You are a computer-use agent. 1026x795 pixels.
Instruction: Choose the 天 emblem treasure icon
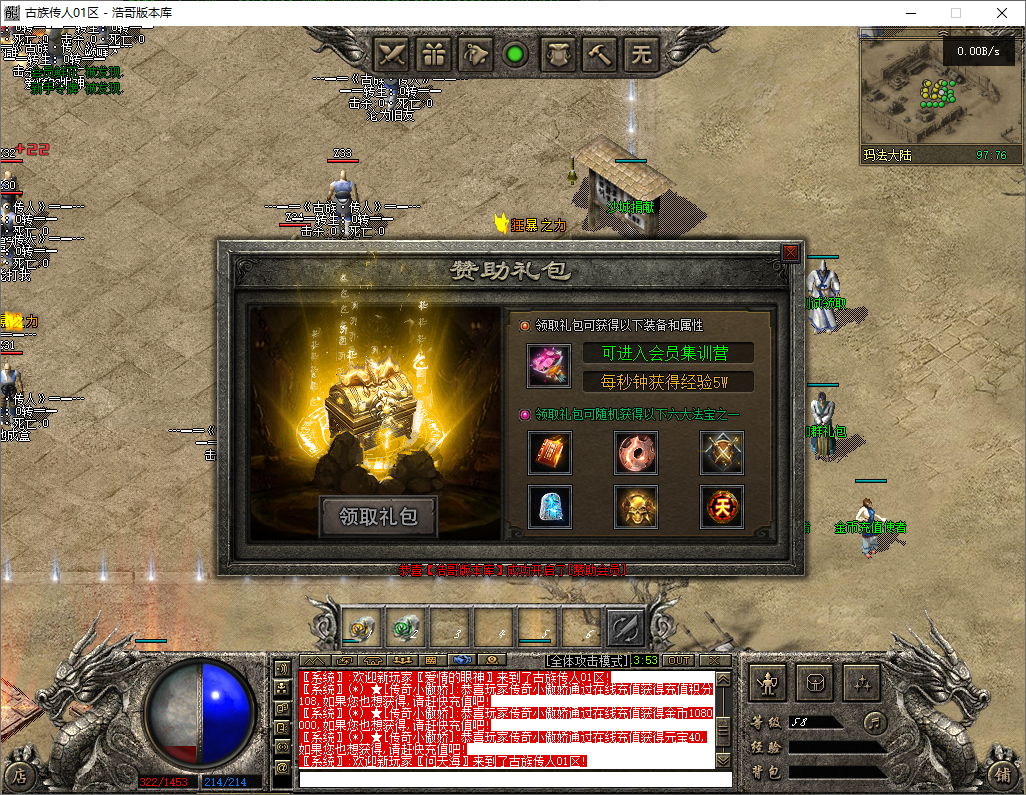pyautogui.click(x=721, y=507)
